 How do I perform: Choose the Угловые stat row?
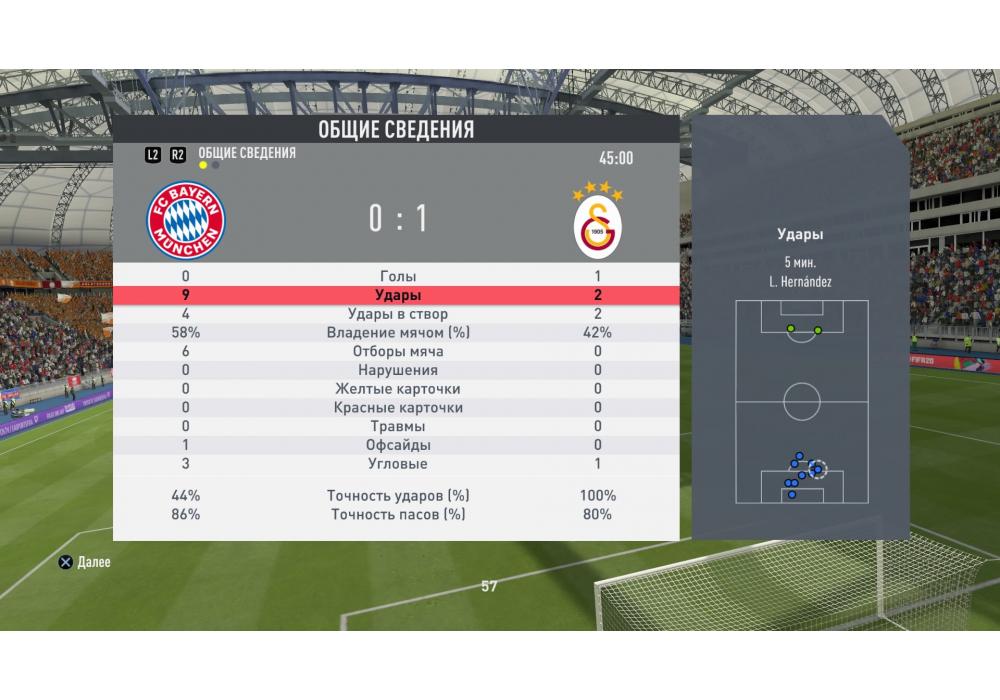click(x=398, y=464)
